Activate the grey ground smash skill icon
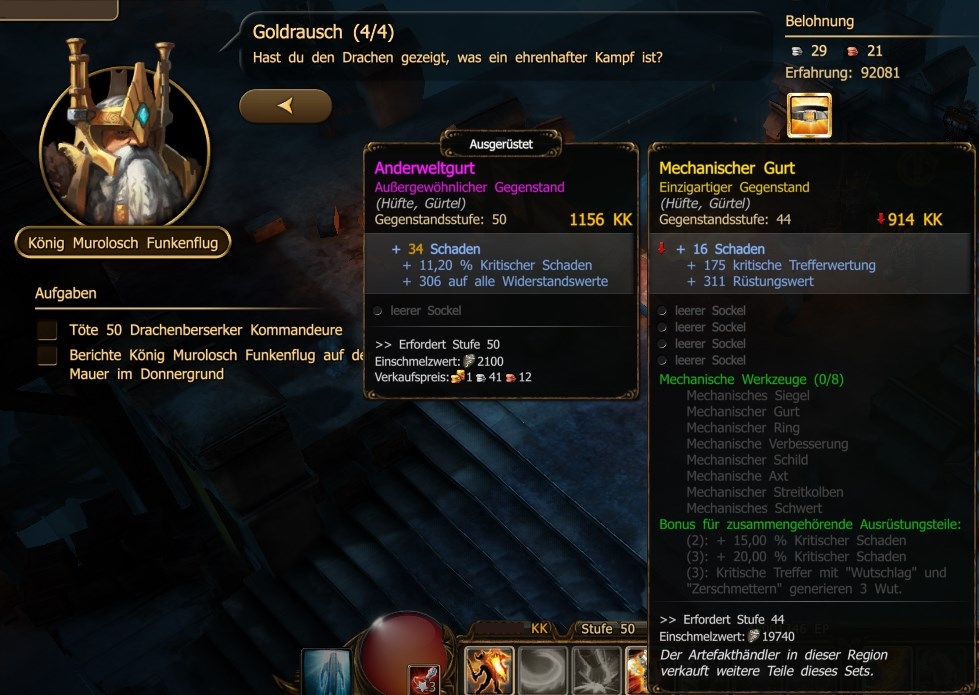 596,670
